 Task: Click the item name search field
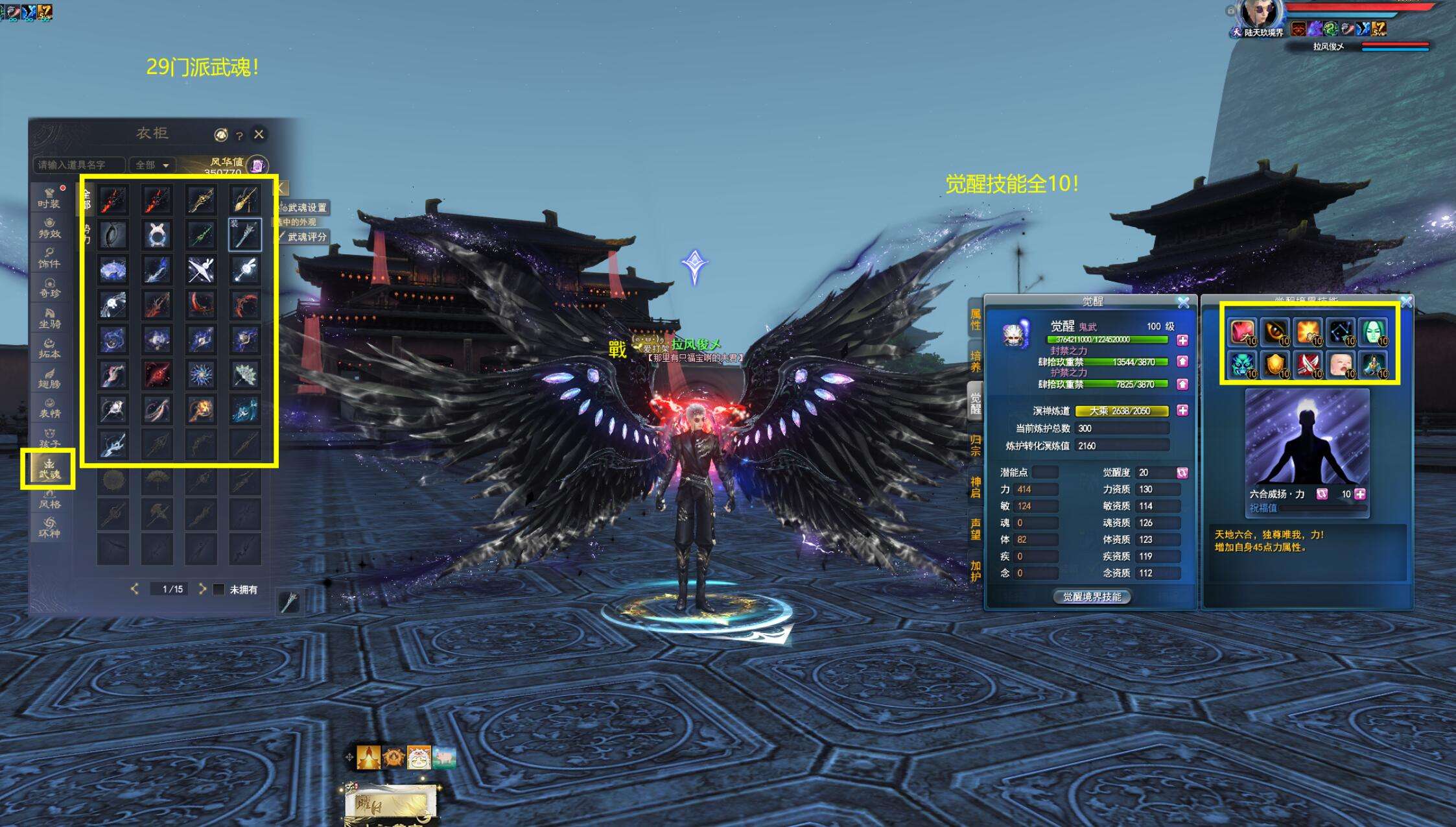[x=78, y=165]
